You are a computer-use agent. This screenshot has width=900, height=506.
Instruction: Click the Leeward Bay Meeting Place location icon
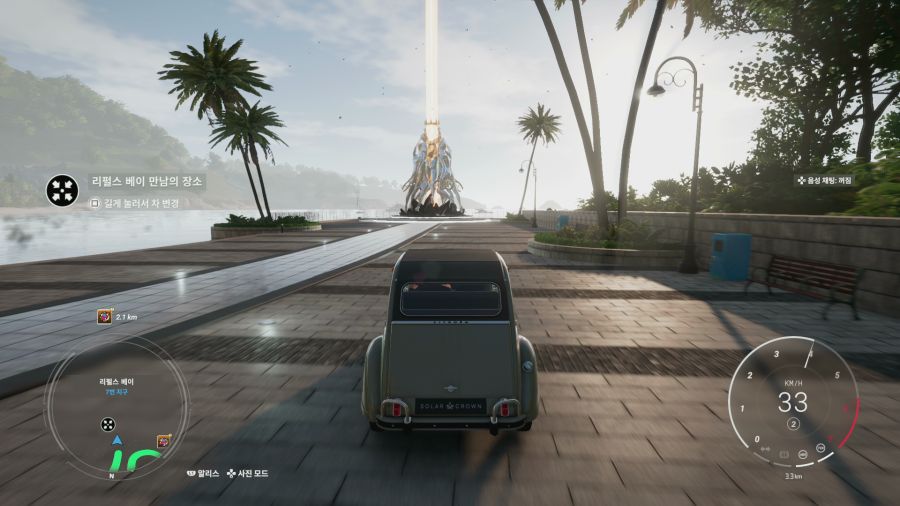pyautogui.click(x=63, y=188)
